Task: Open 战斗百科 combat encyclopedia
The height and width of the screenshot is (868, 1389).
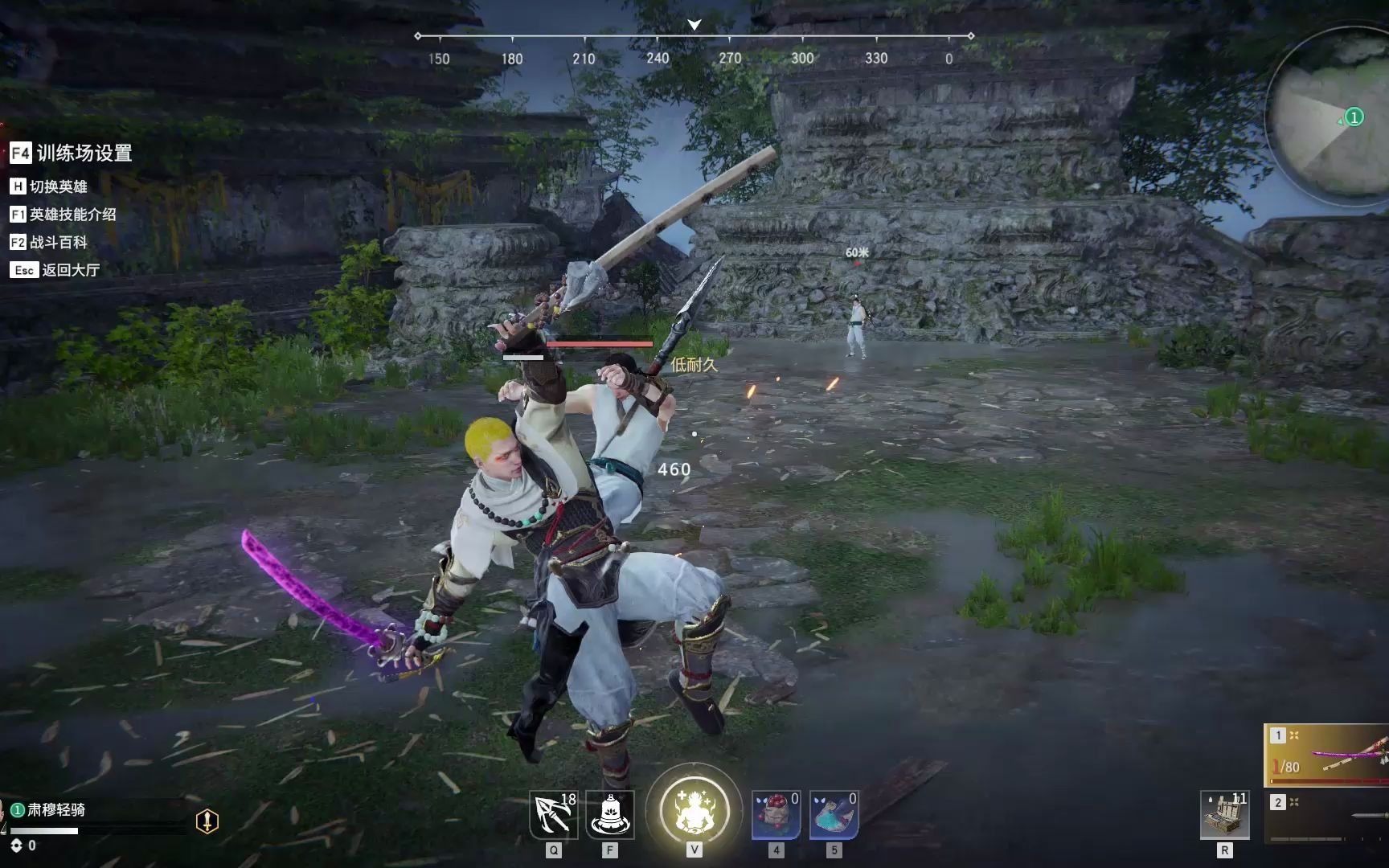Action: (49, 242)
